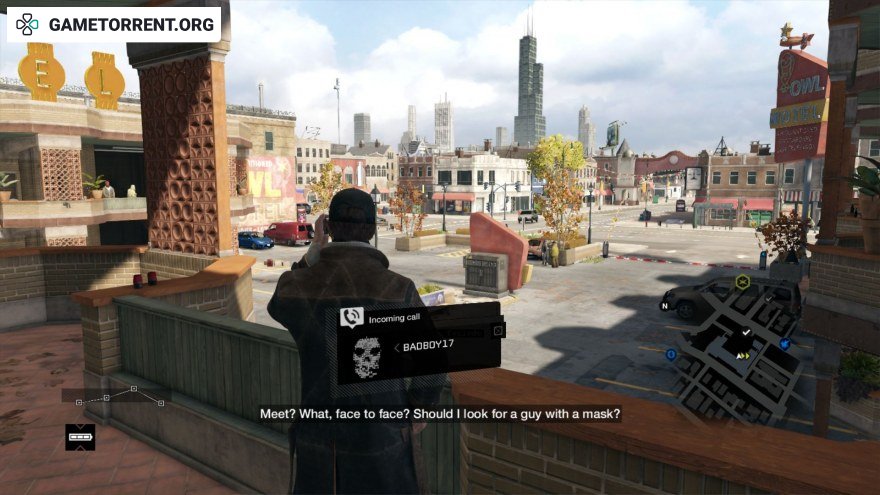The width and height of the screenshot is (880, 495).
Task: Select the yellow hexagon marker on minimap
Action: [x=742, y=282]
